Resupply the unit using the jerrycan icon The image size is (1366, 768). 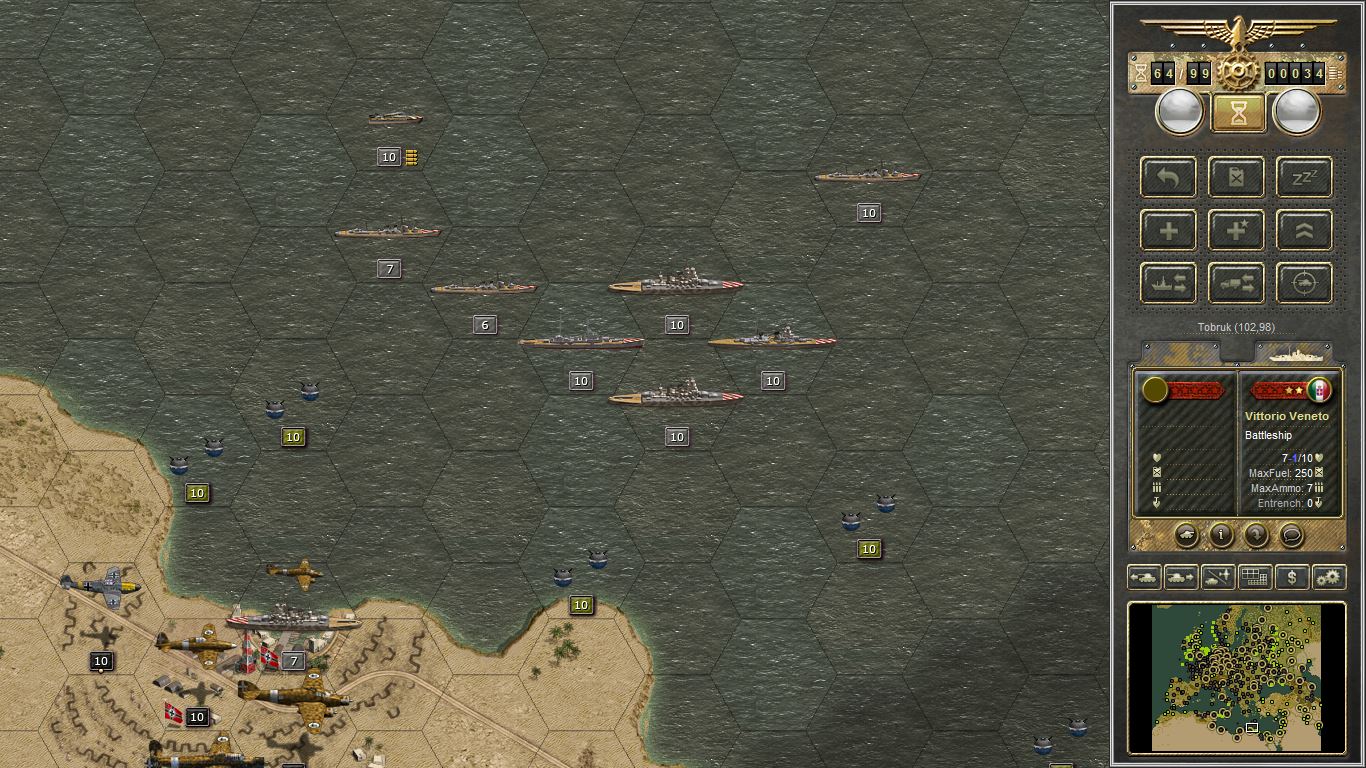point(1236,177)
